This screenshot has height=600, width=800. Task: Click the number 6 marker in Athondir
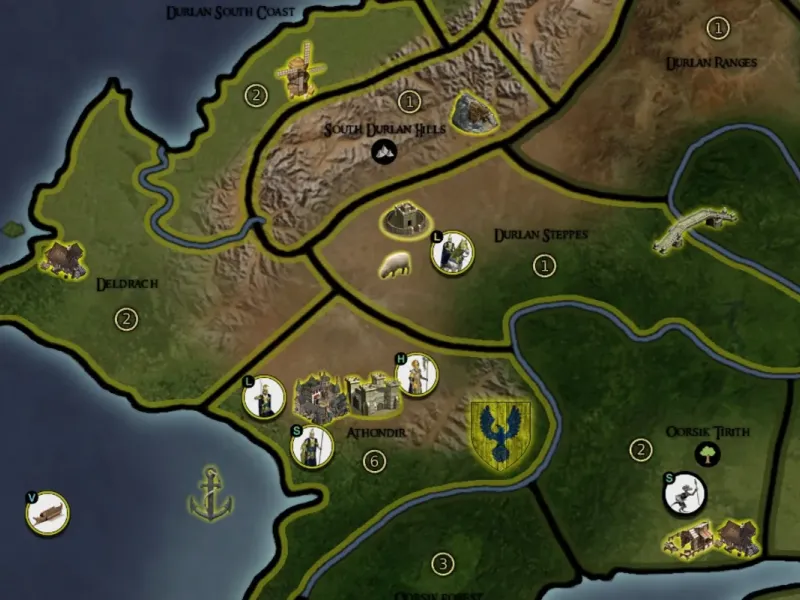[374, 462]
